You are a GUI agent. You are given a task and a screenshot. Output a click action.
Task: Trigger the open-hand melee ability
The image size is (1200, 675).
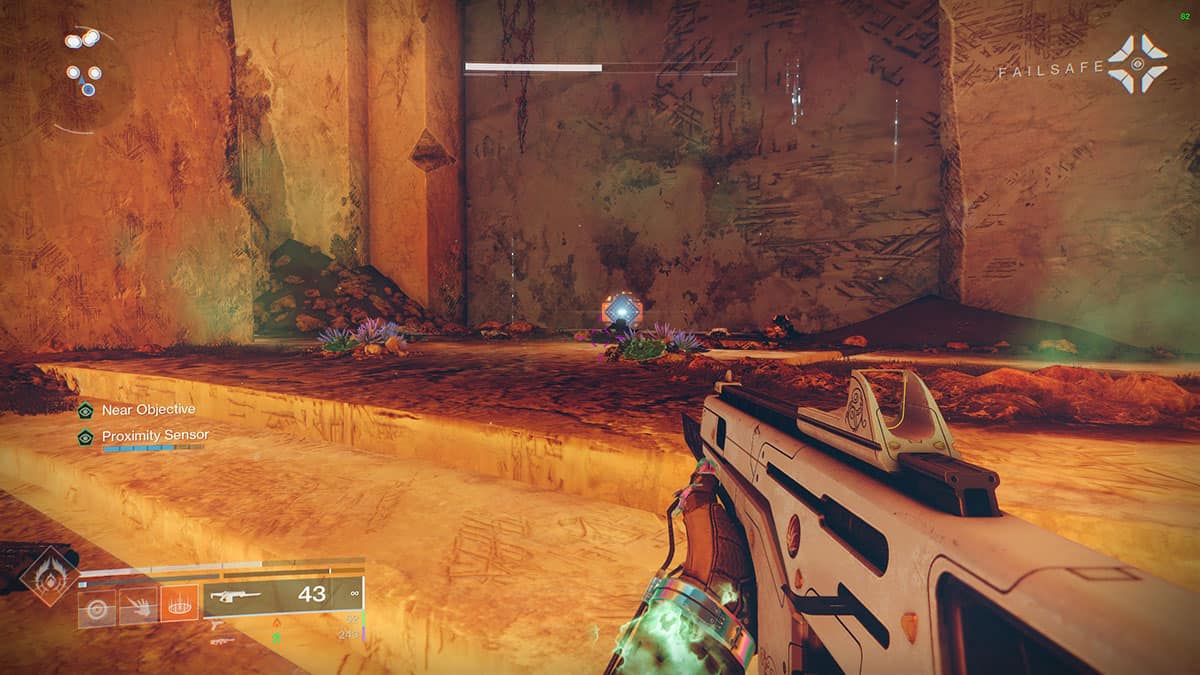(x=138, y=608)
